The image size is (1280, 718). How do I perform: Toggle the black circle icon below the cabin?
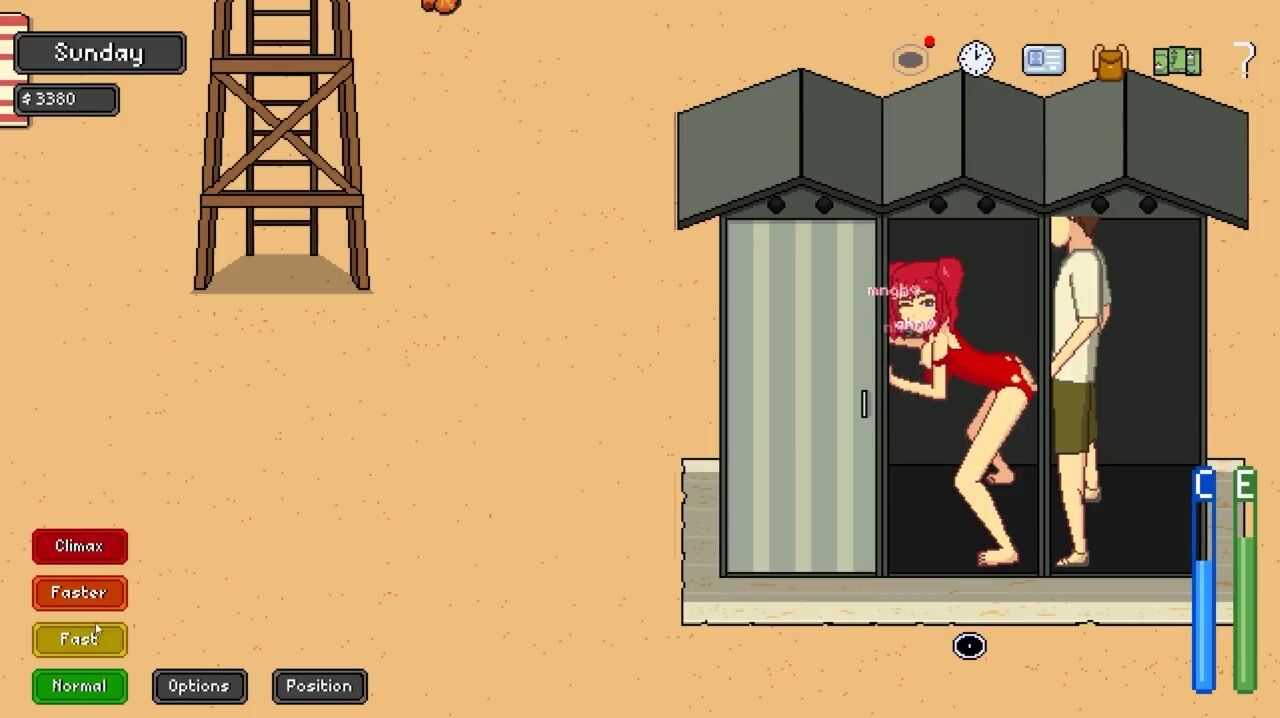point(969,646)
